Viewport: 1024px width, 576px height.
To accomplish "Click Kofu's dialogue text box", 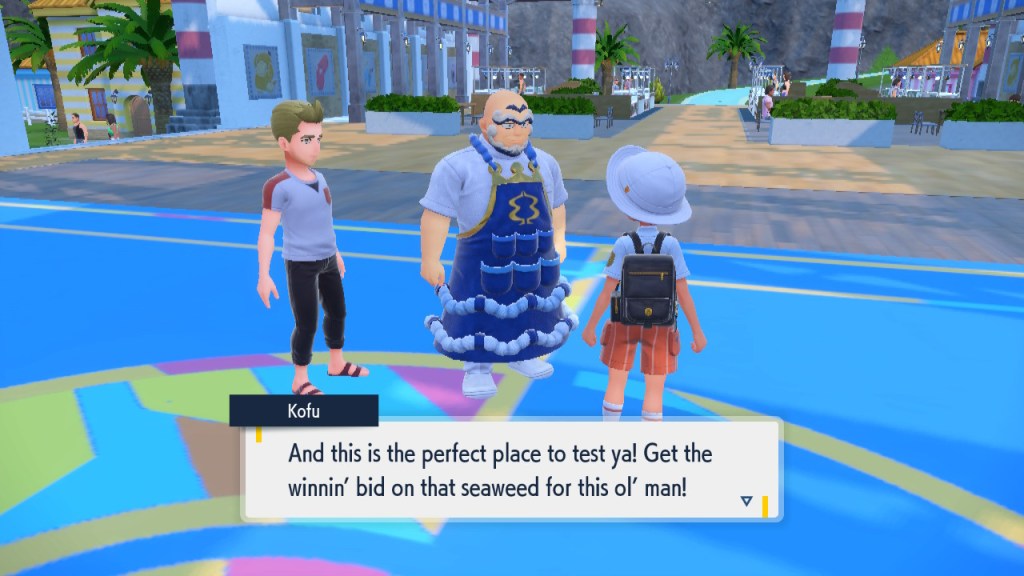I will pos(510,468).
